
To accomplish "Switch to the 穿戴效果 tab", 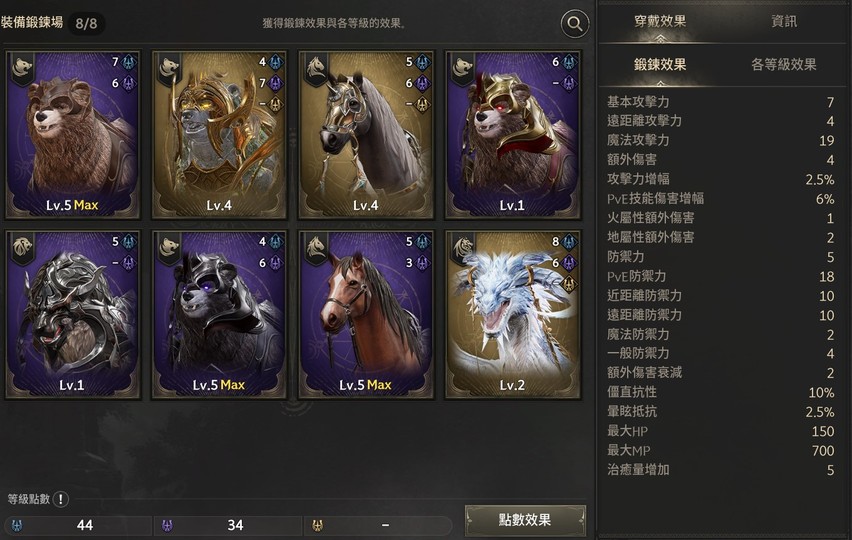I will [x=660, y=21].
